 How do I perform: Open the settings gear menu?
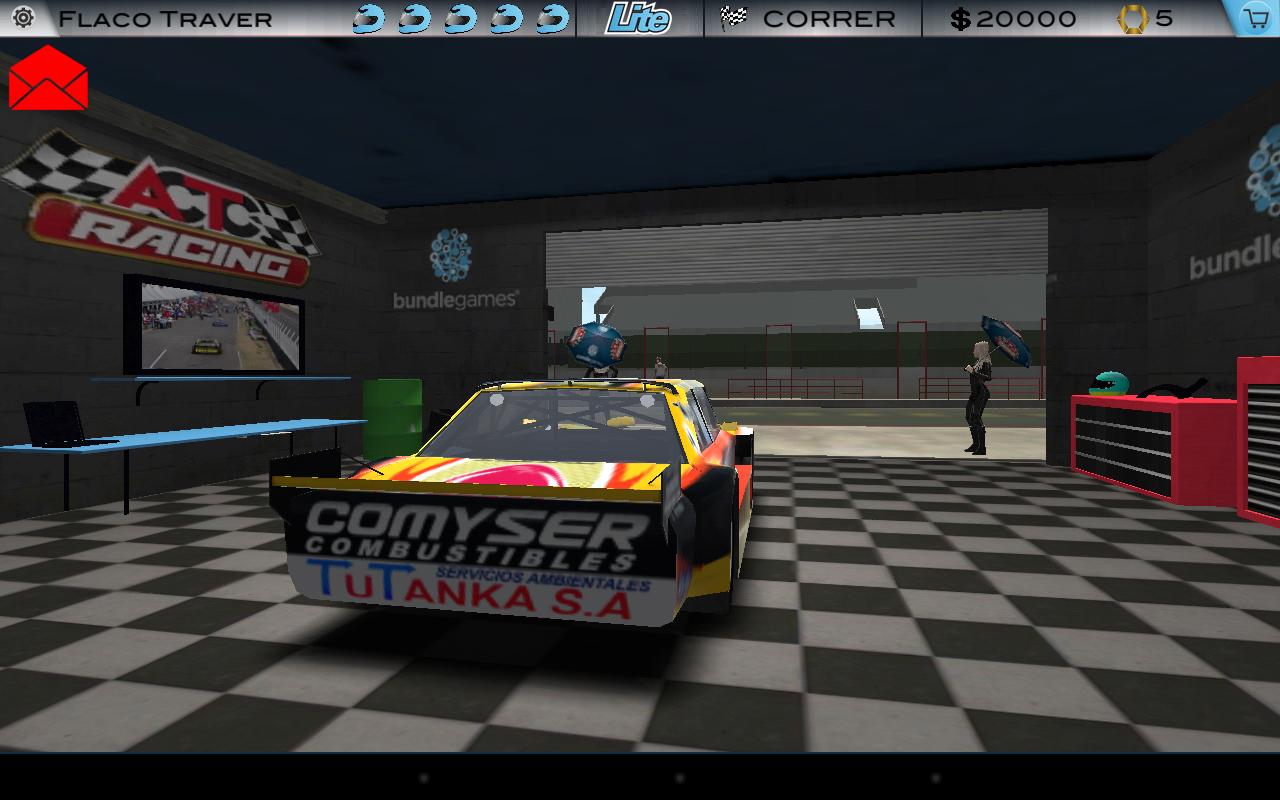[23, 17]
